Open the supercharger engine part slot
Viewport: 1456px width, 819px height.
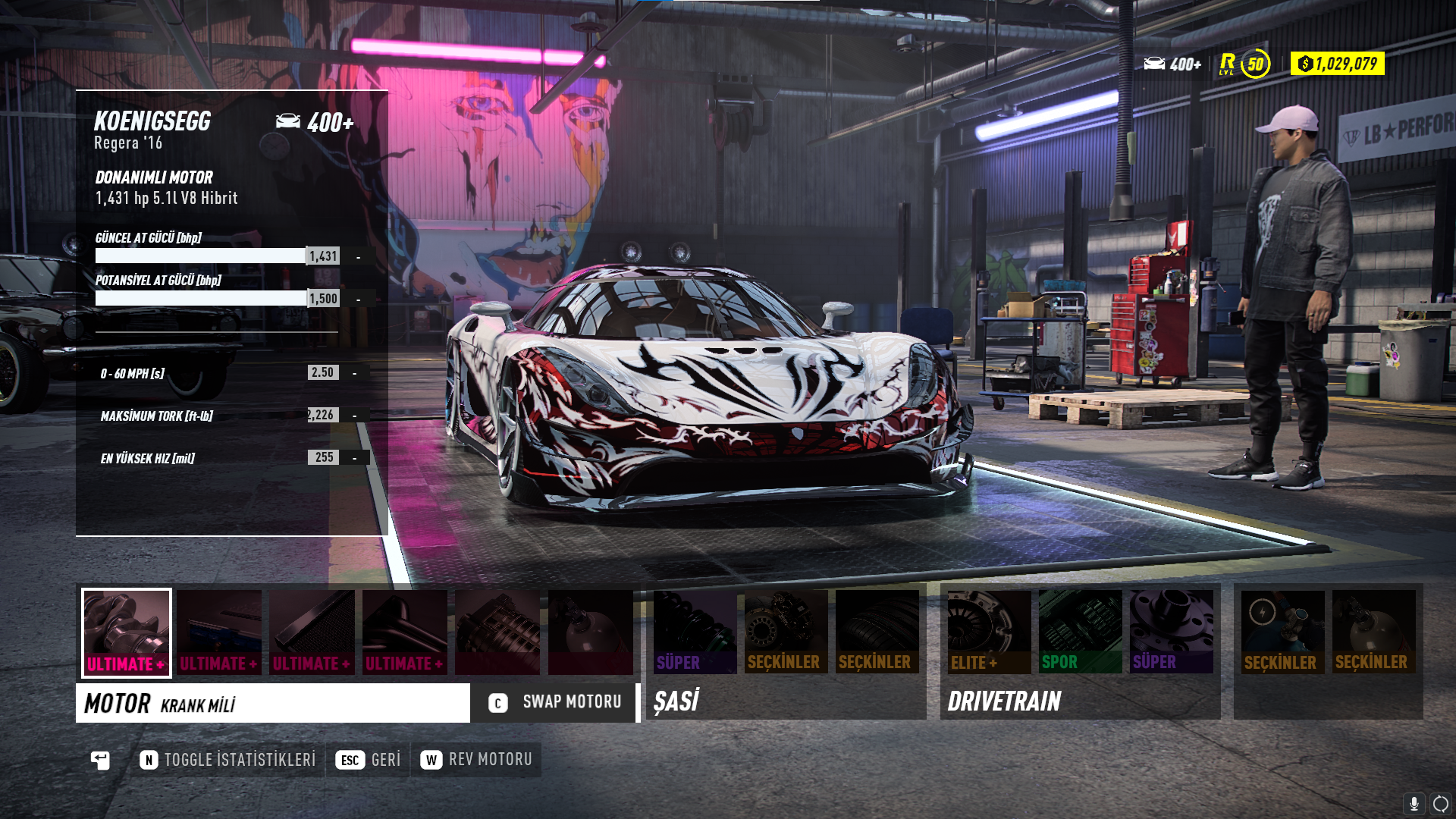point(497,632)
